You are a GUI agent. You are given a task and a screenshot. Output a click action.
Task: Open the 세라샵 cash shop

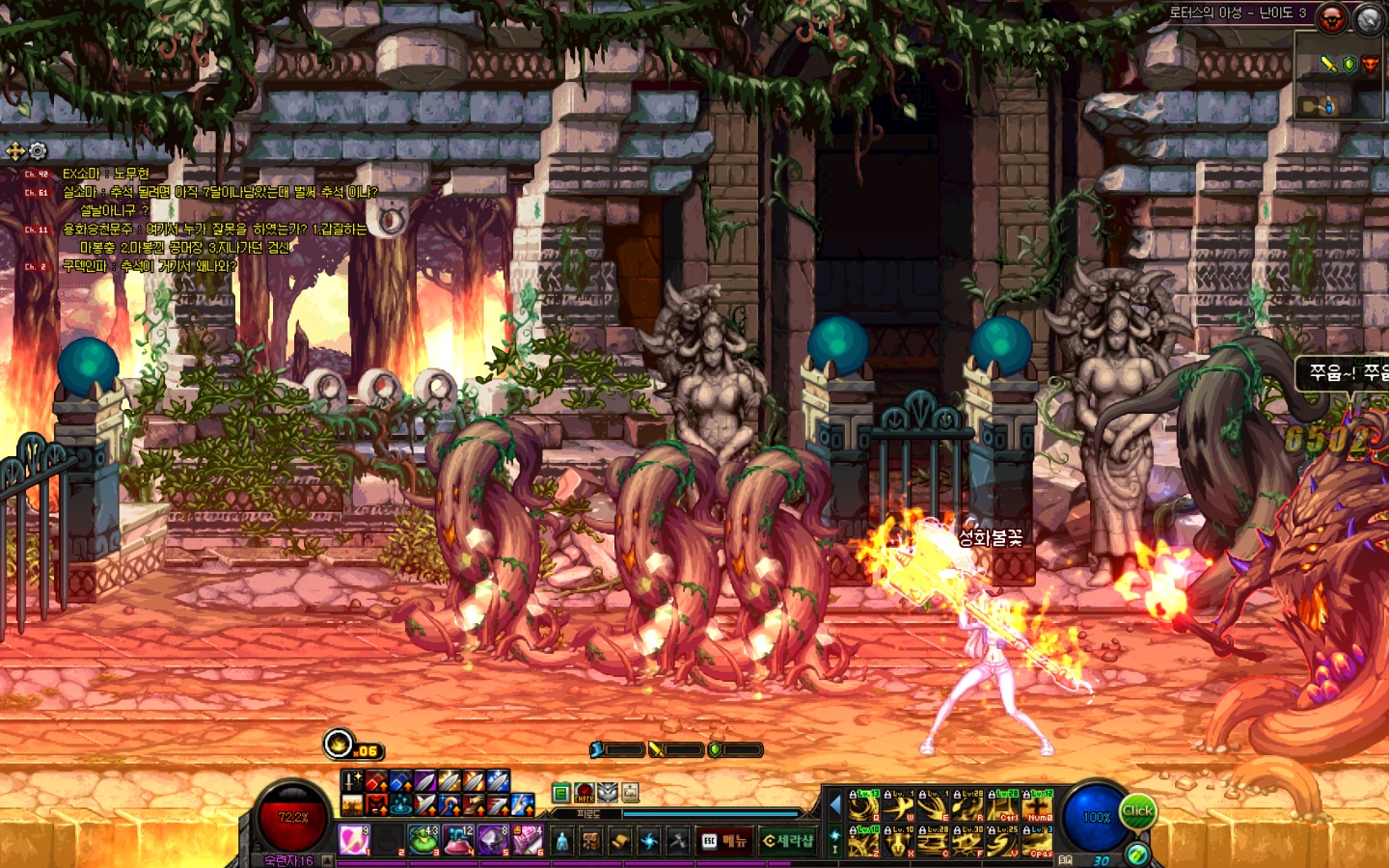click(x=788, y=841)
